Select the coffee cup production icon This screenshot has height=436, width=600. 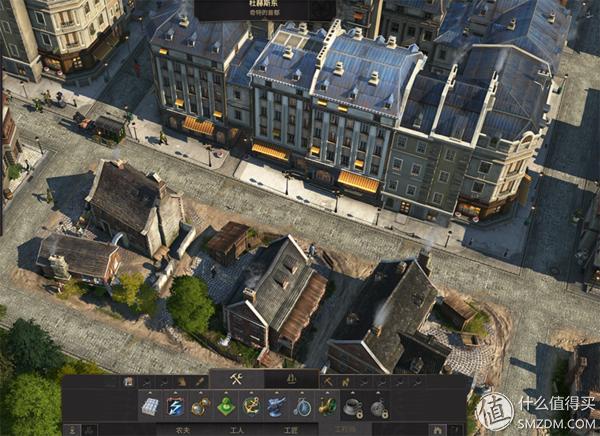pyautogui.click(x=352, y=406)
